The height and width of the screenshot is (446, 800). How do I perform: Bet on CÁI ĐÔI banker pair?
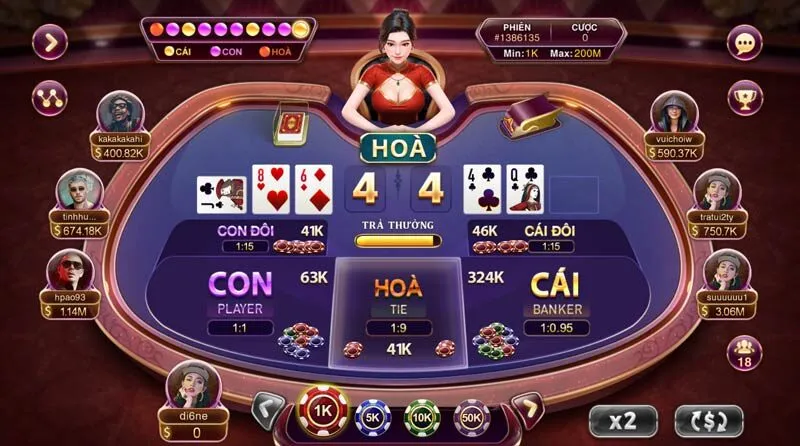(x=530, y=237)
